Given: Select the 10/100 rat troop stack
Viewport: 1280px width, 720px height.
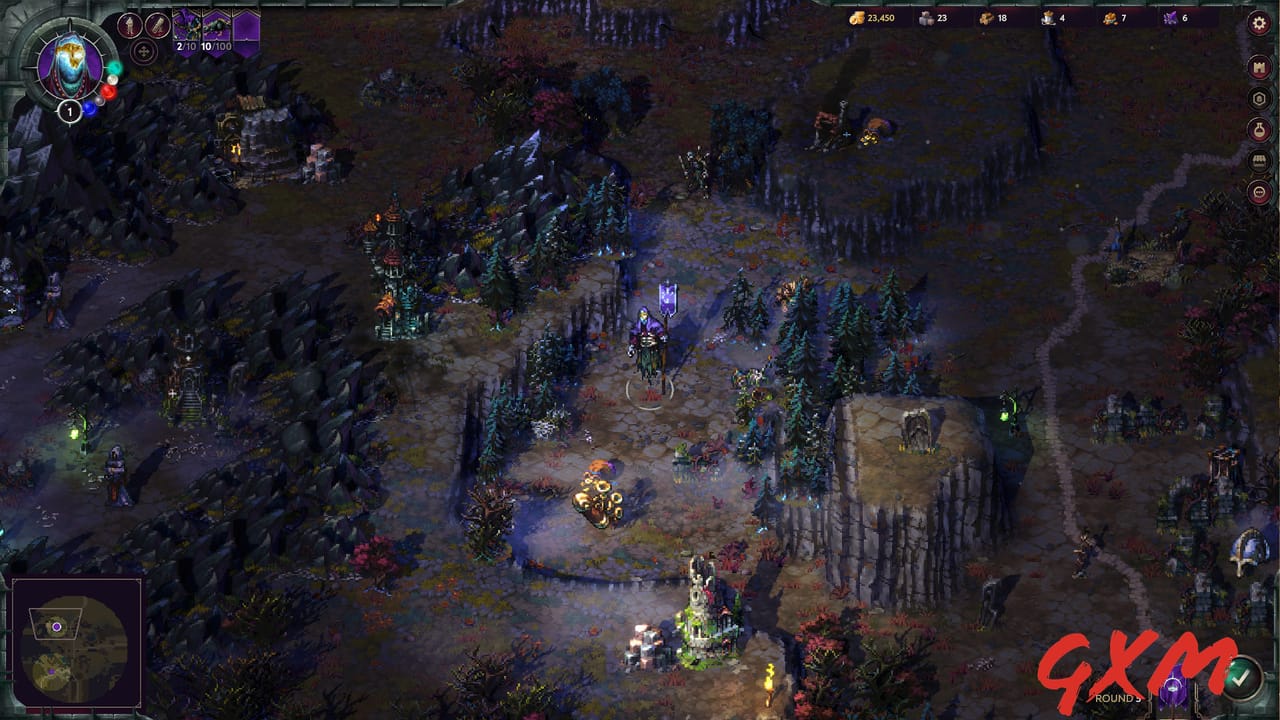Looking at the screenshot, I should pyautogui.click(x=216, y=24).
